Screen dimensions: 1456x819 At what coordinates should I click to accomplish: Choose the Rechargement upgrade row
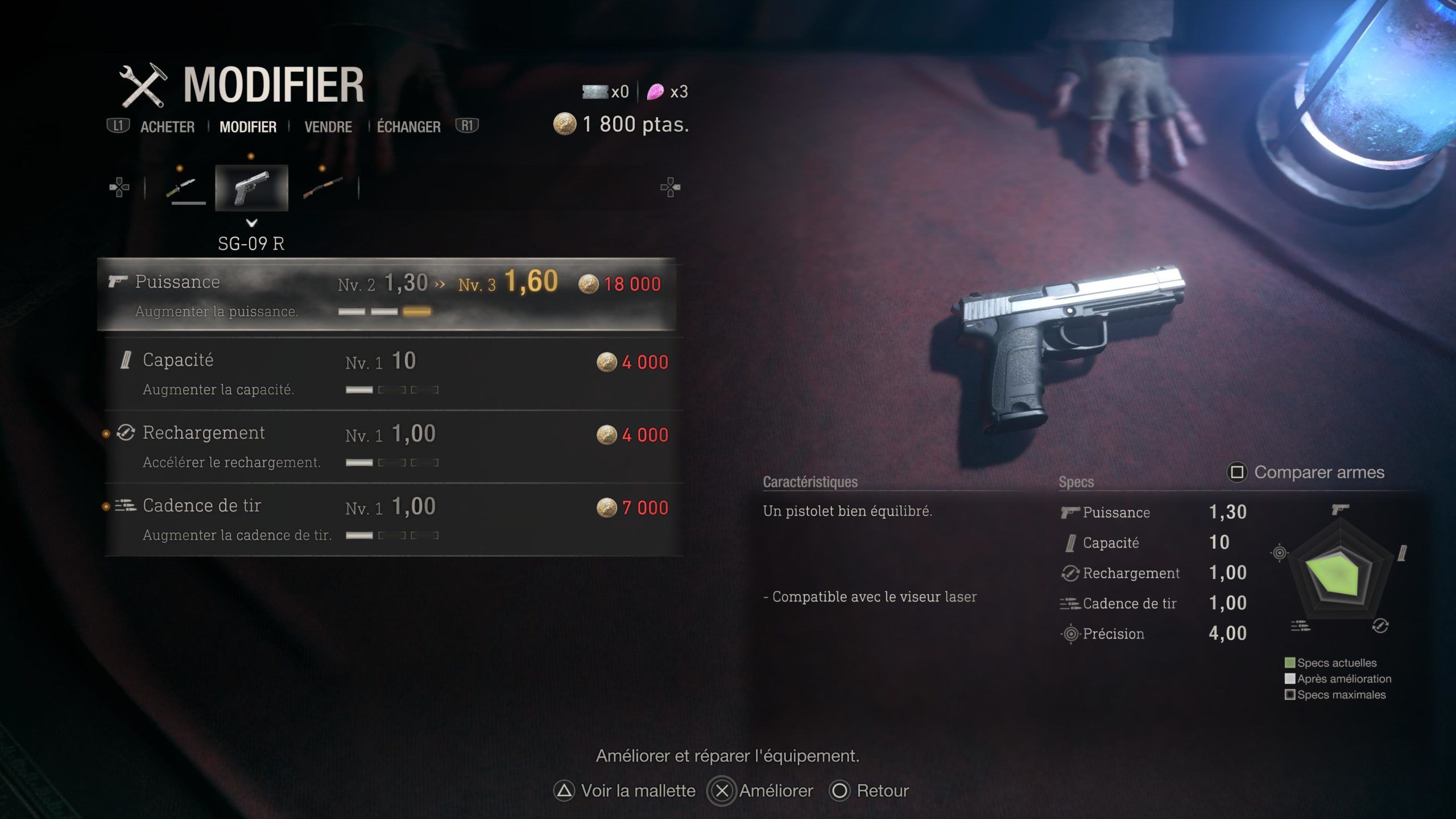pos(394,446)
